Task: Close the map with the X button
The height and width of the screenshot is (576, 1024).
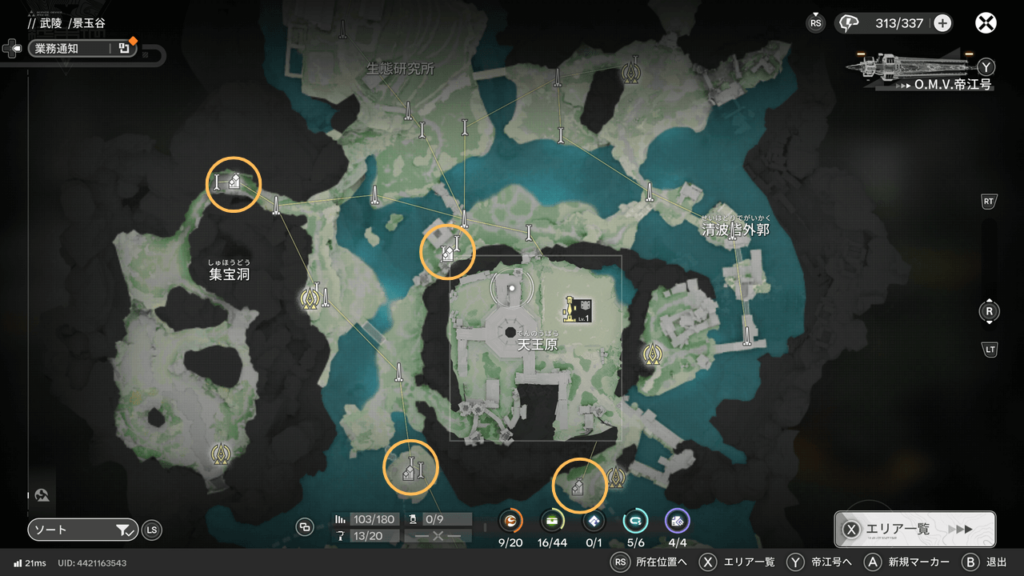Action: point(986,23)
